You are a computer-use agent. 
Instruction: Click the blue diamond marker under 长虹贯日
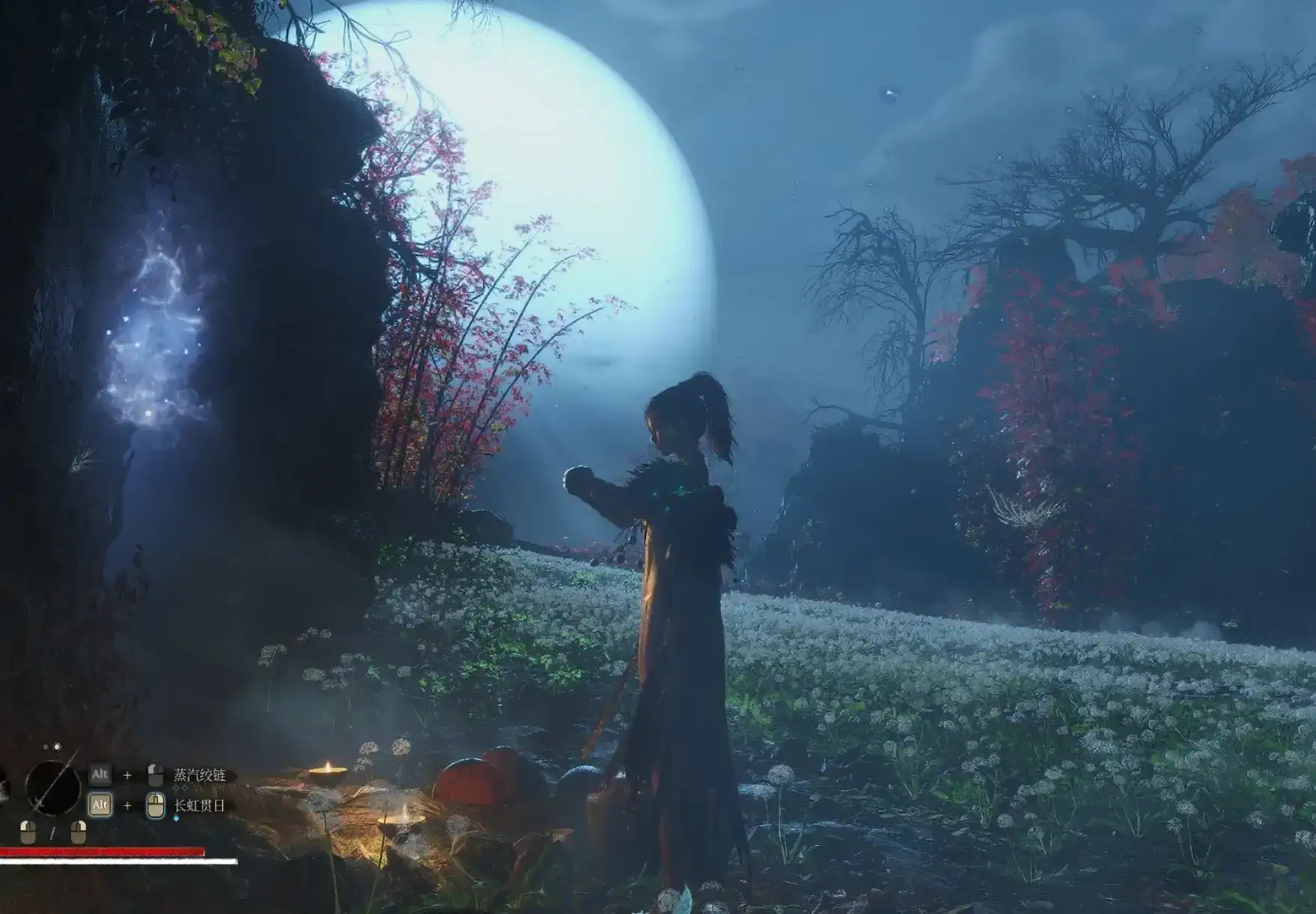coord(175,817)
